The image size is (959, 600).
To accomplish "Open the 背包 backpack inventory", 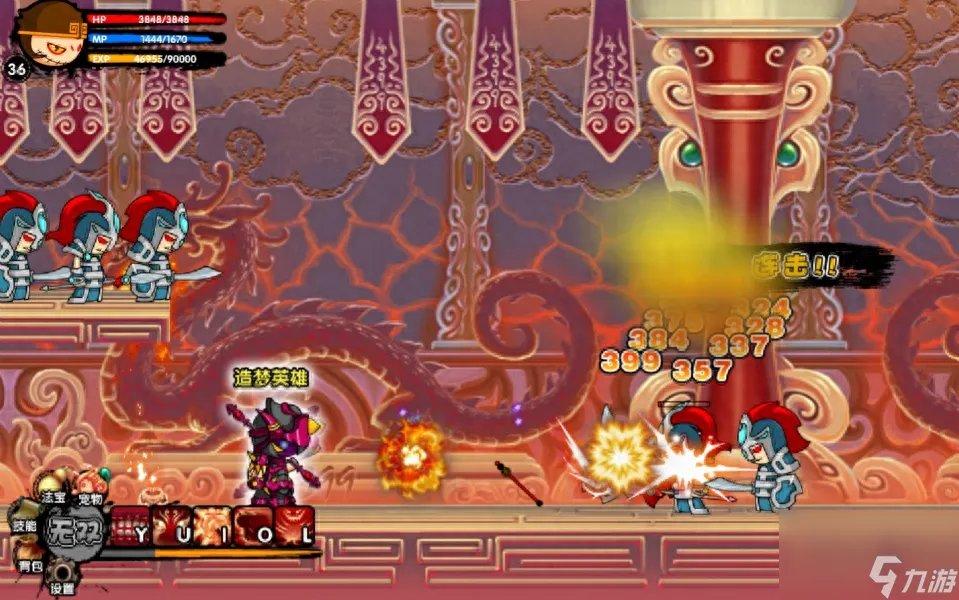I will [29, 561].
